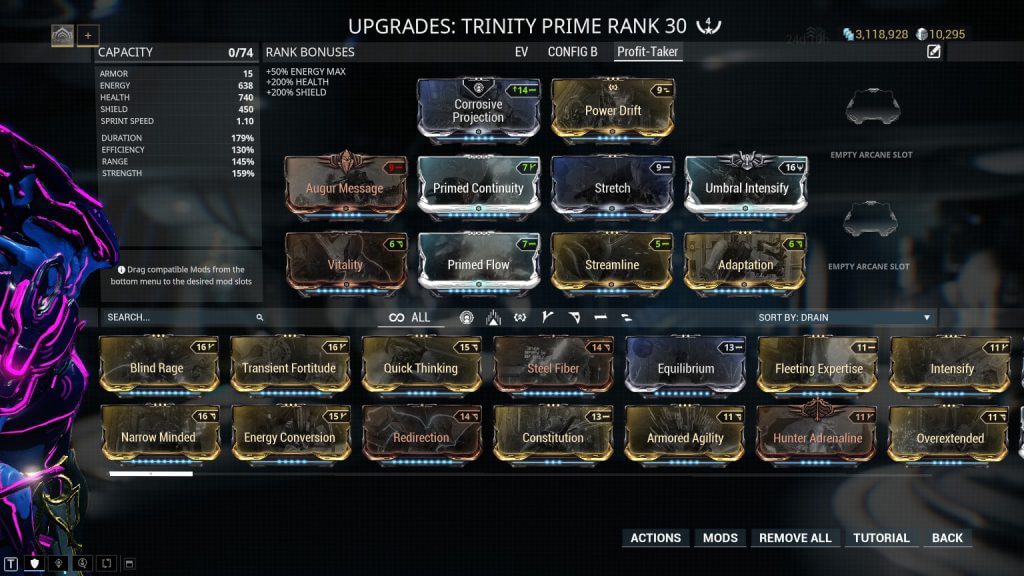Go BACK from the upgrades screen
Image resolution: width=1024 pixels, height=576 pixels.
click(x=947, y=538)
